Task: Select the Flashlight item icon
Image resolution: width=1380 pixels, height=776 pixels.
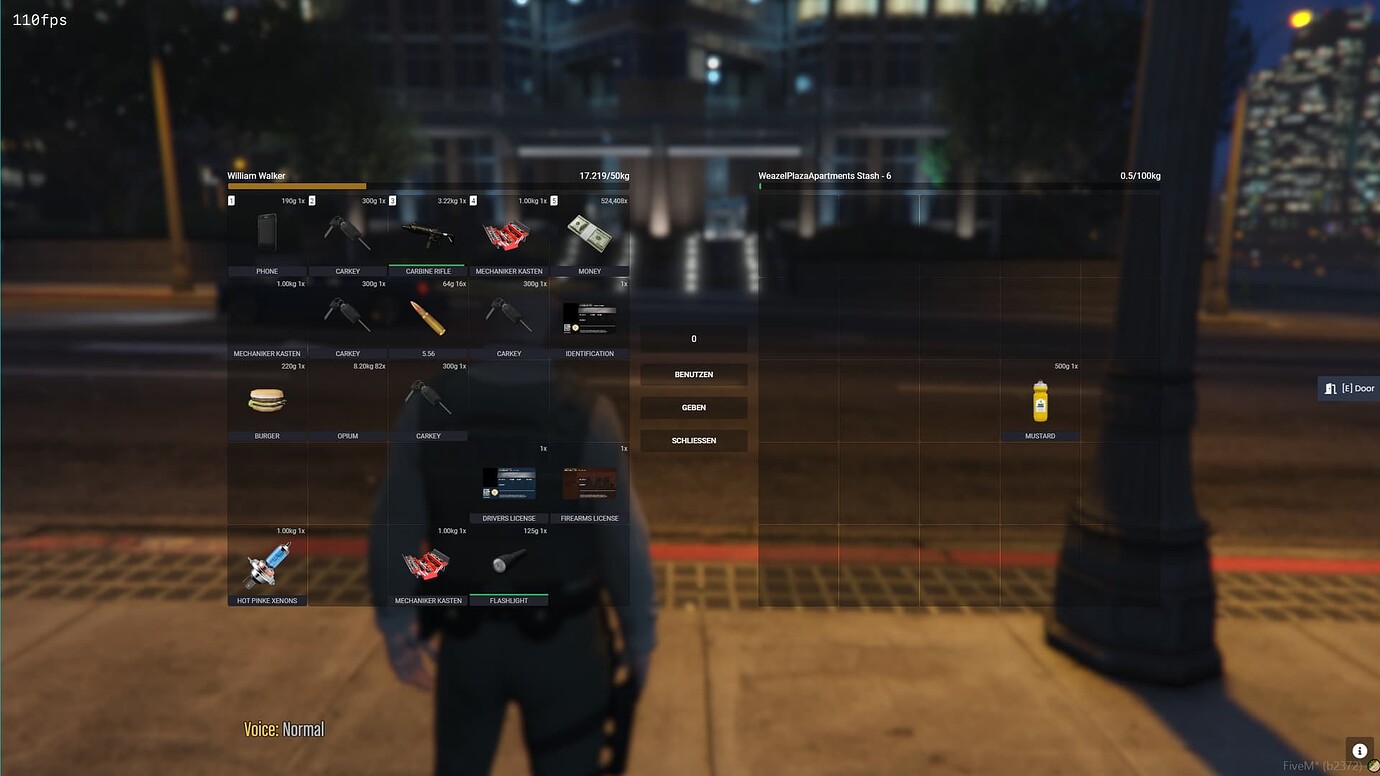Action: [x=509, y=565]
